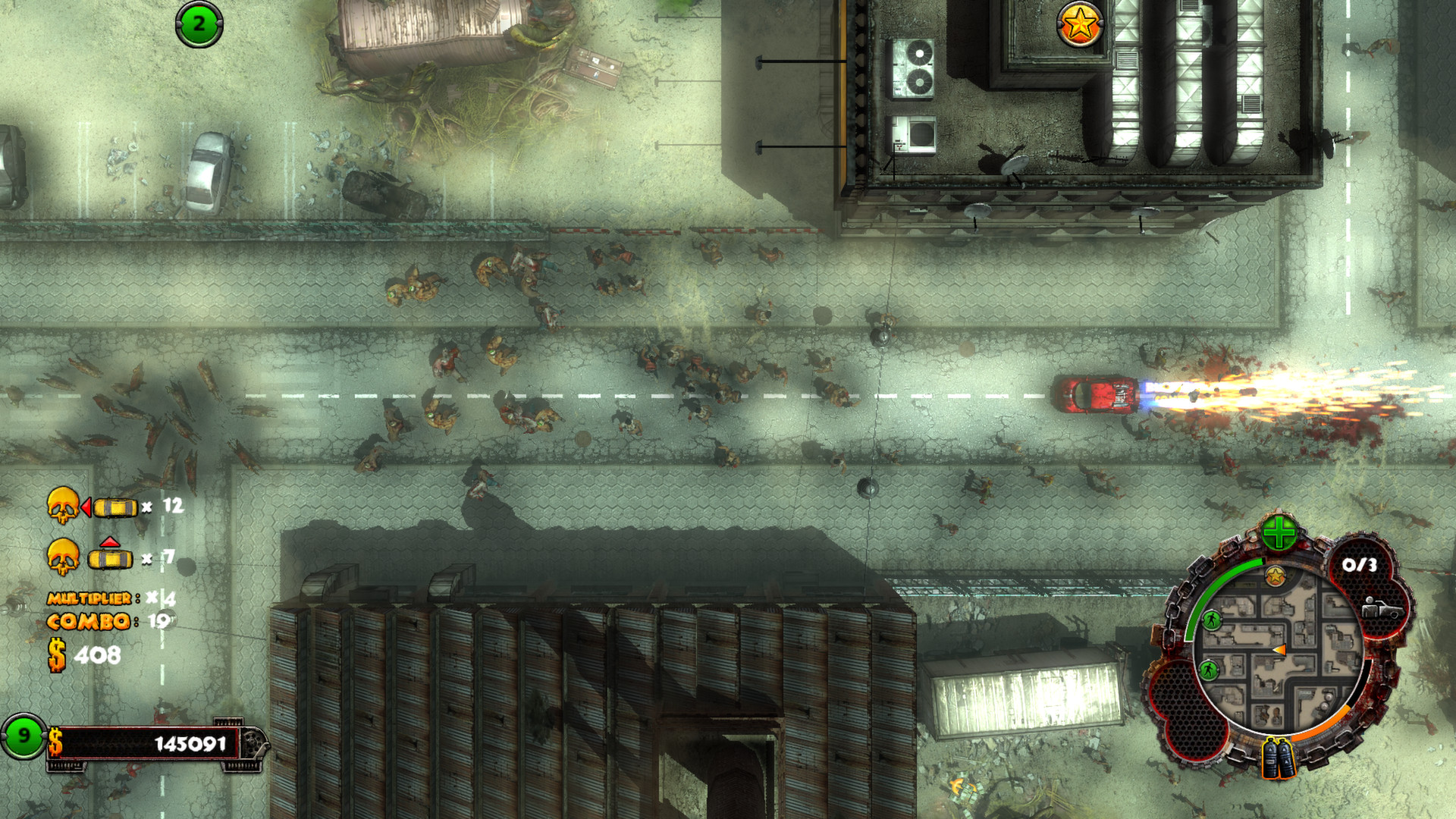Viewport: 1456px width, 819px height.
Task: Click the gold skull beside the 12-kill counter
Action: [x=62, y=504]
